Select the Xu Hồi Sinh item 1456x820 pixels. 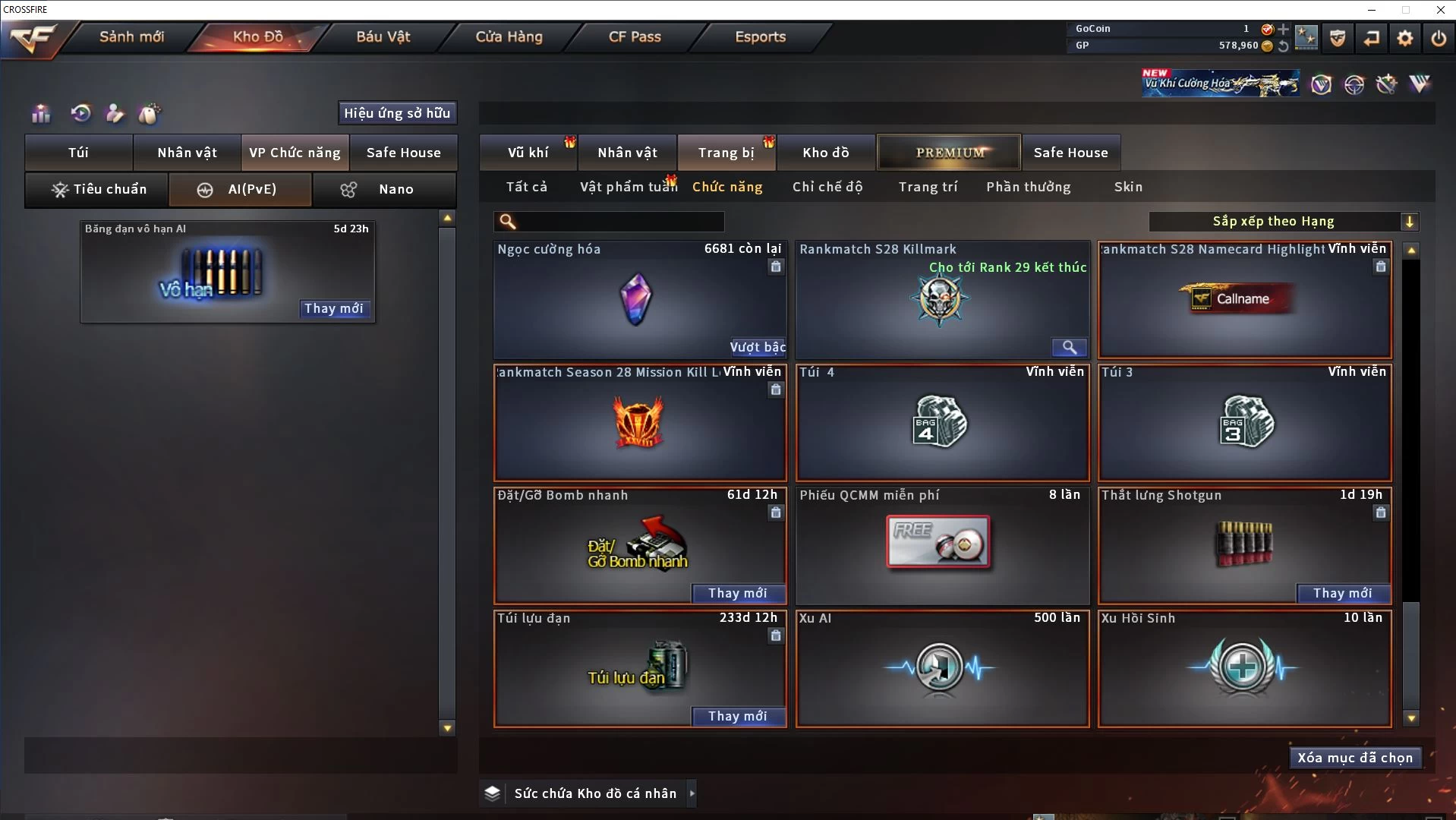pyautogui.click(x=1243, y=668)
